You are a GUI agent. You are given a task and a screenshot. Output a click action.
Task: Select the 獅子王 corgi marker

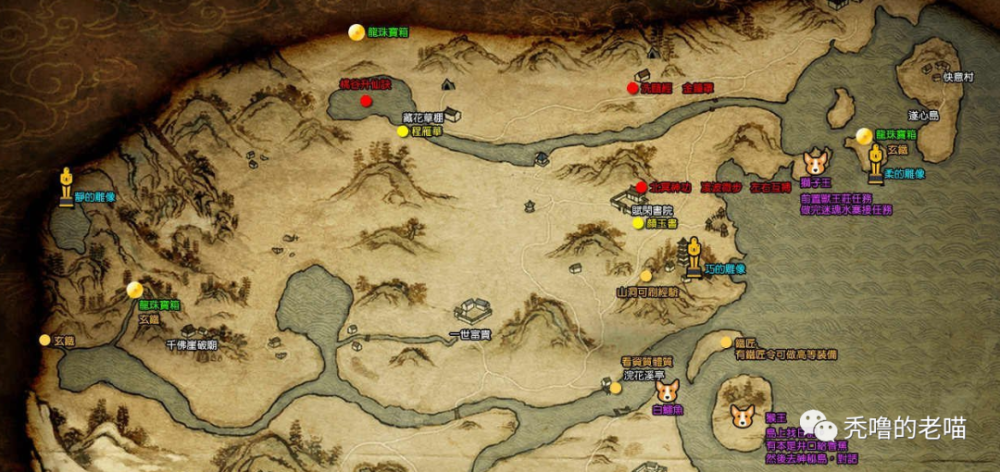pos(816,161)
